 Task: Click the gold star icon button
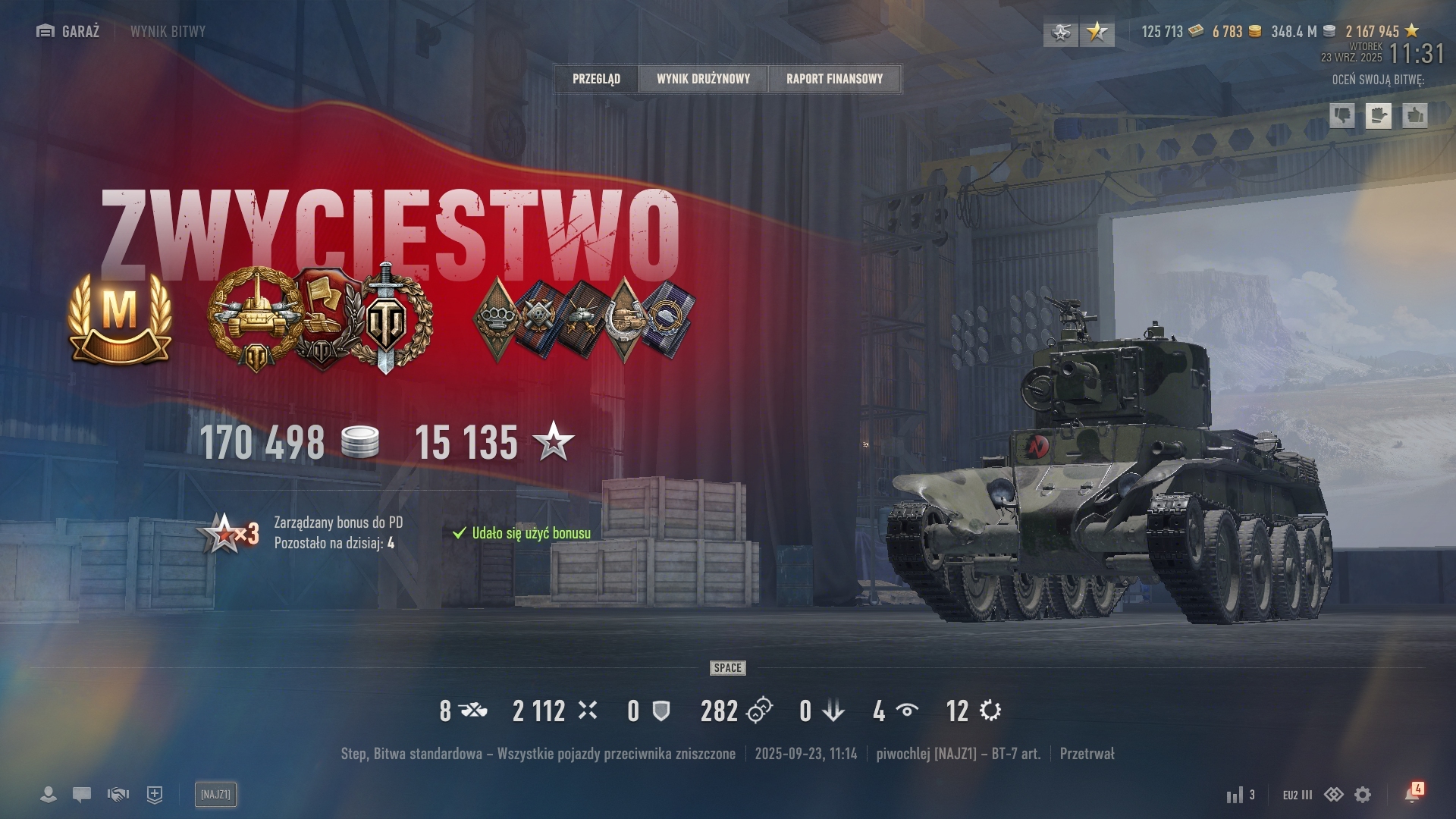tap(1097, 32)
